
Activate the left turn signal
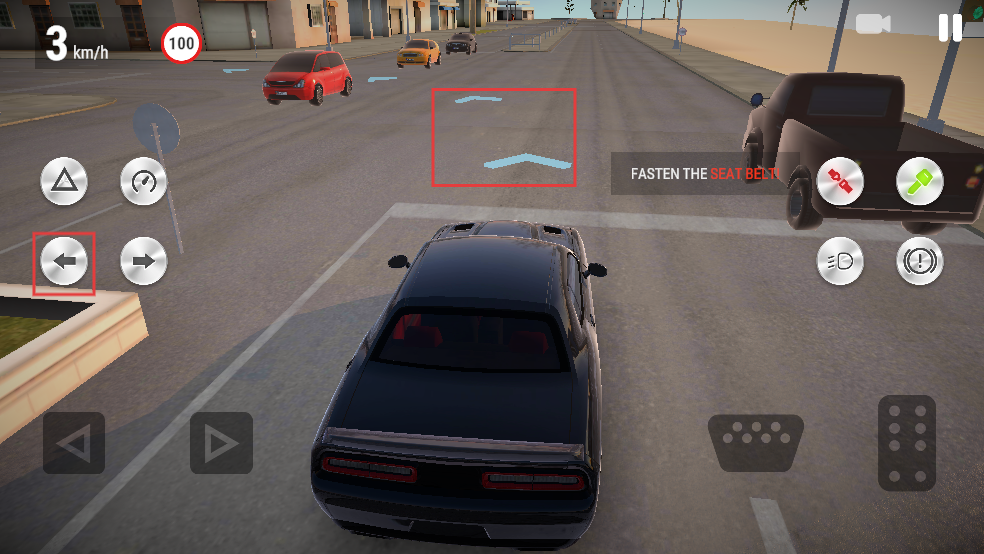64,262
